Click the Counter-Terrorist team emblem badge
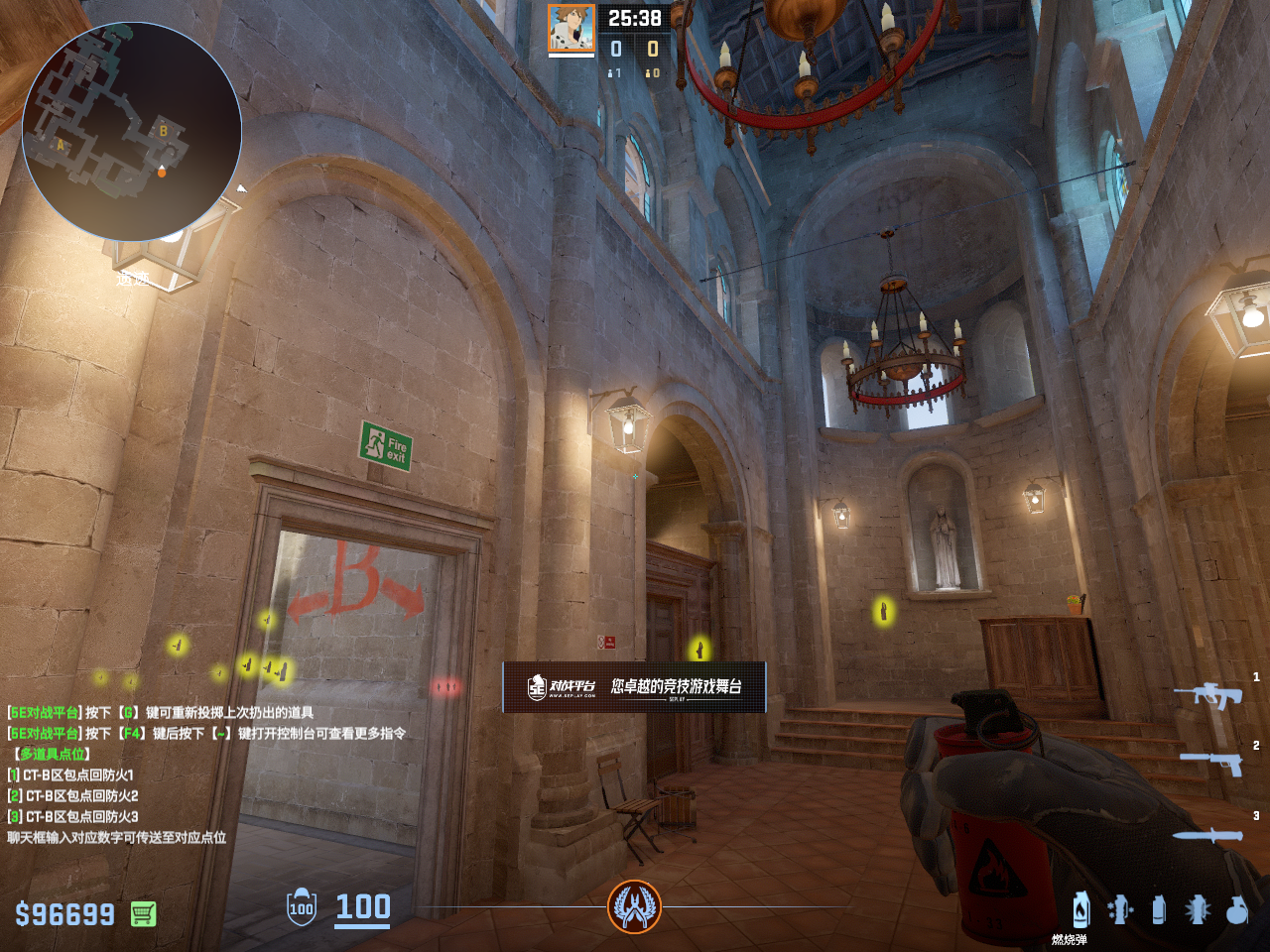 coord(634,906)
